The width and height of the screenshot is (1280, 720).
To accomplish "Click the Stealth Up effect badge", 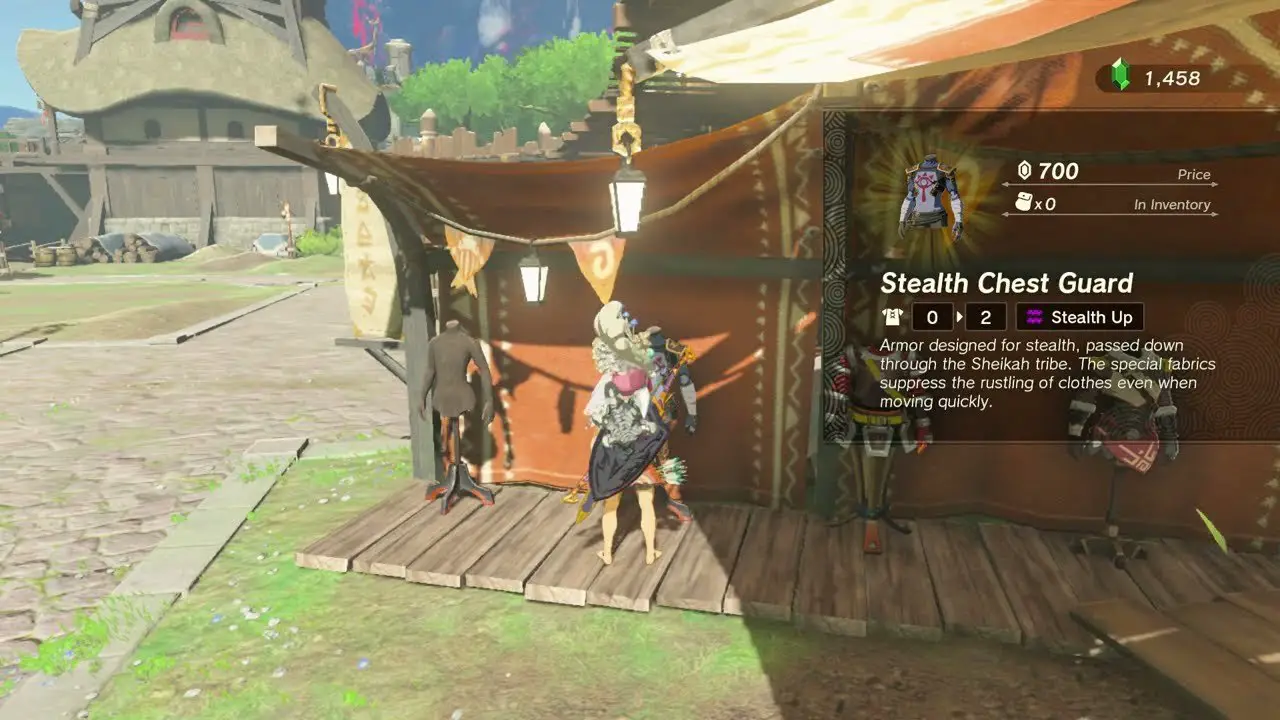I will (1080, 317).
